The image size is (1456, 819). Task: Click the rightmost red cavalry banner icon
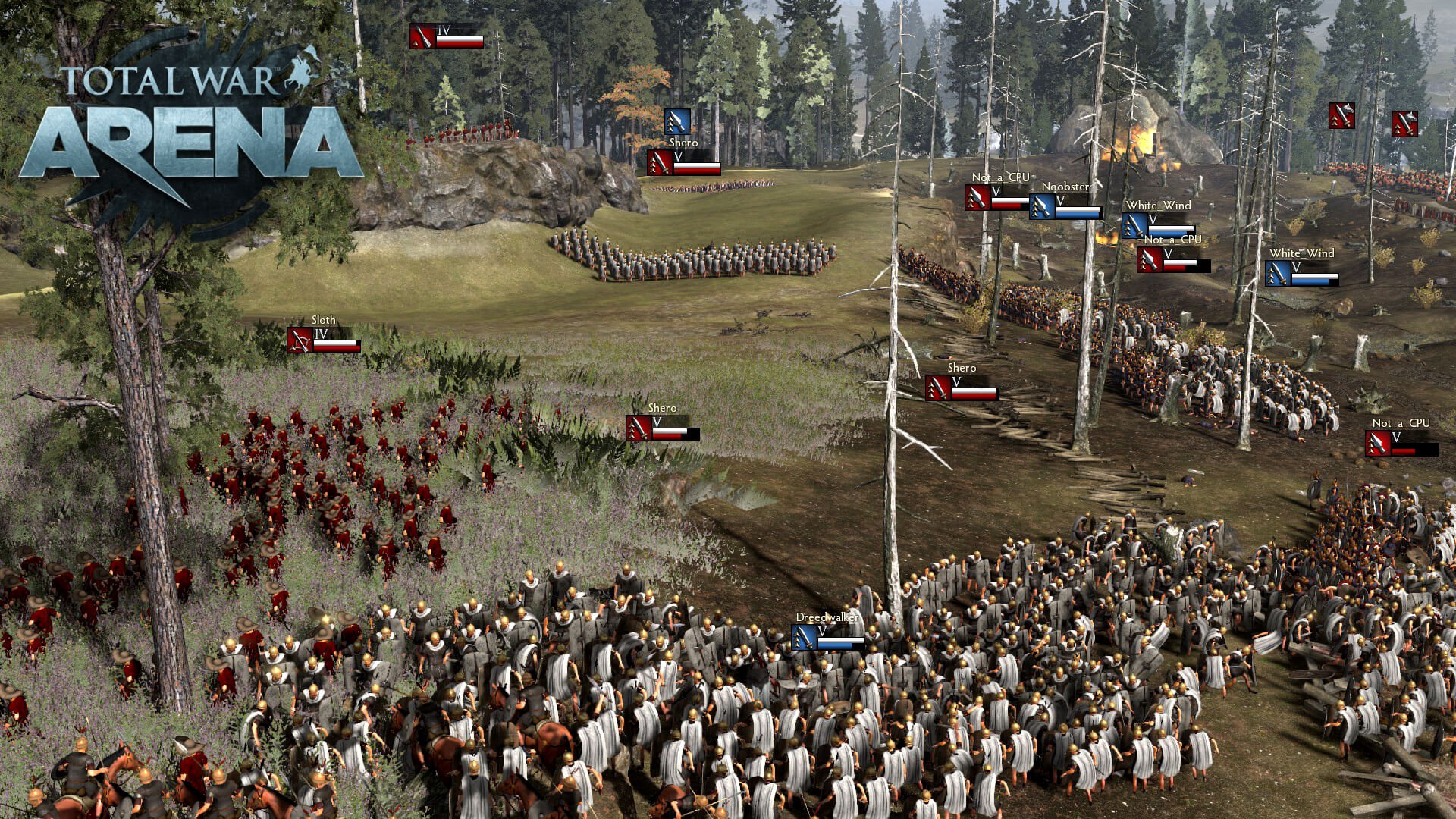(x=1403, y=124)
